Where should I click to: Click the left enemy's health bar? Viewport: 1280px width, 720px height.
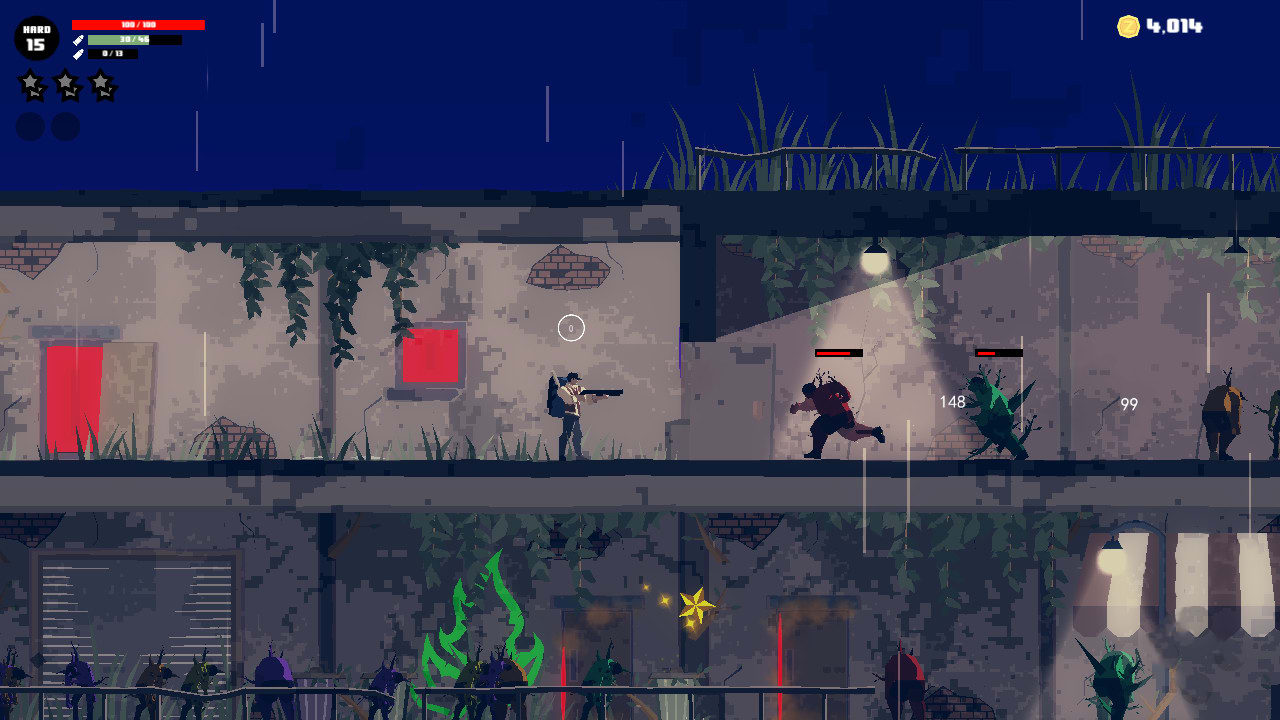837,352
